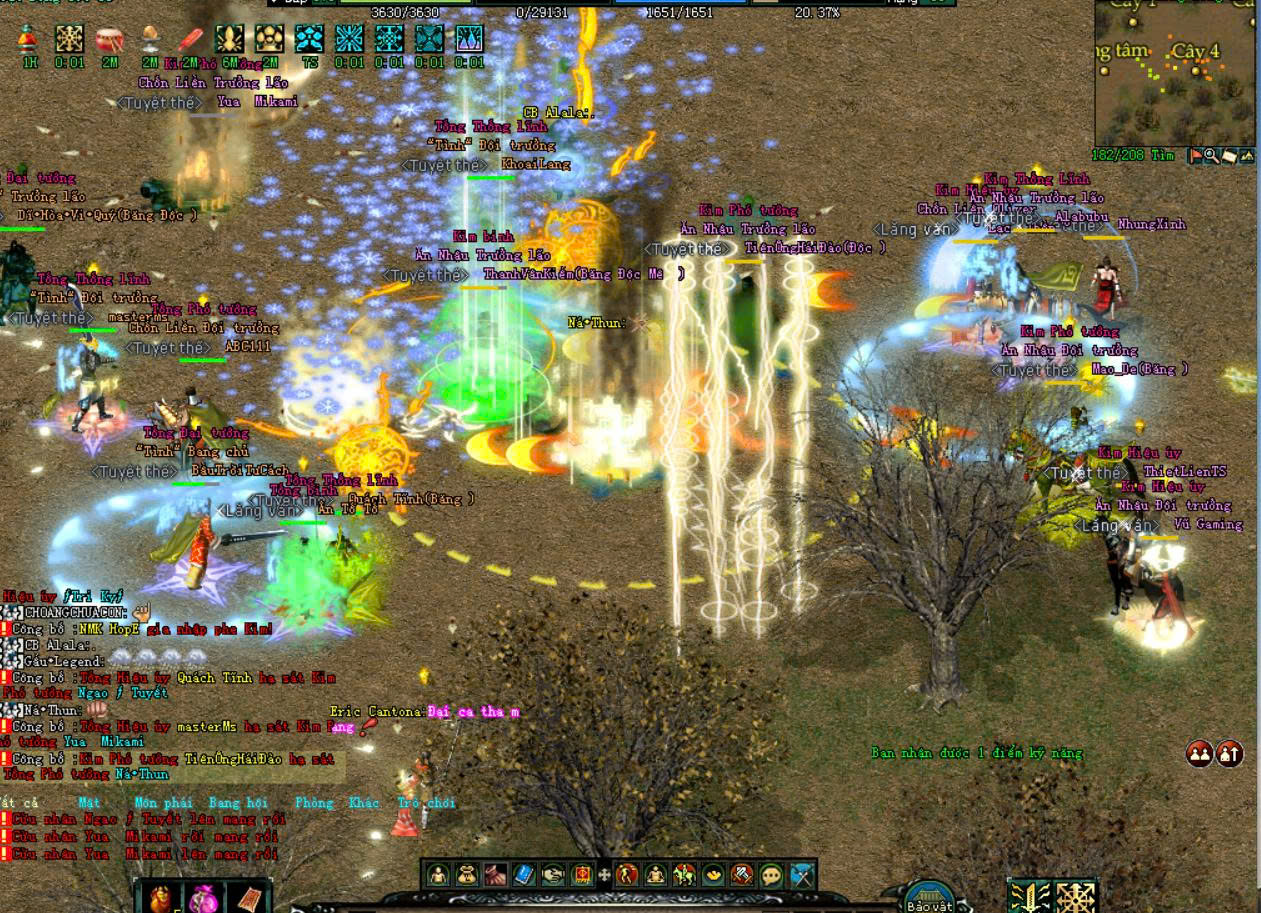1261x913 pixels.
Task: Toggle the meditating figure sit icon
Action: coord(656,875)
